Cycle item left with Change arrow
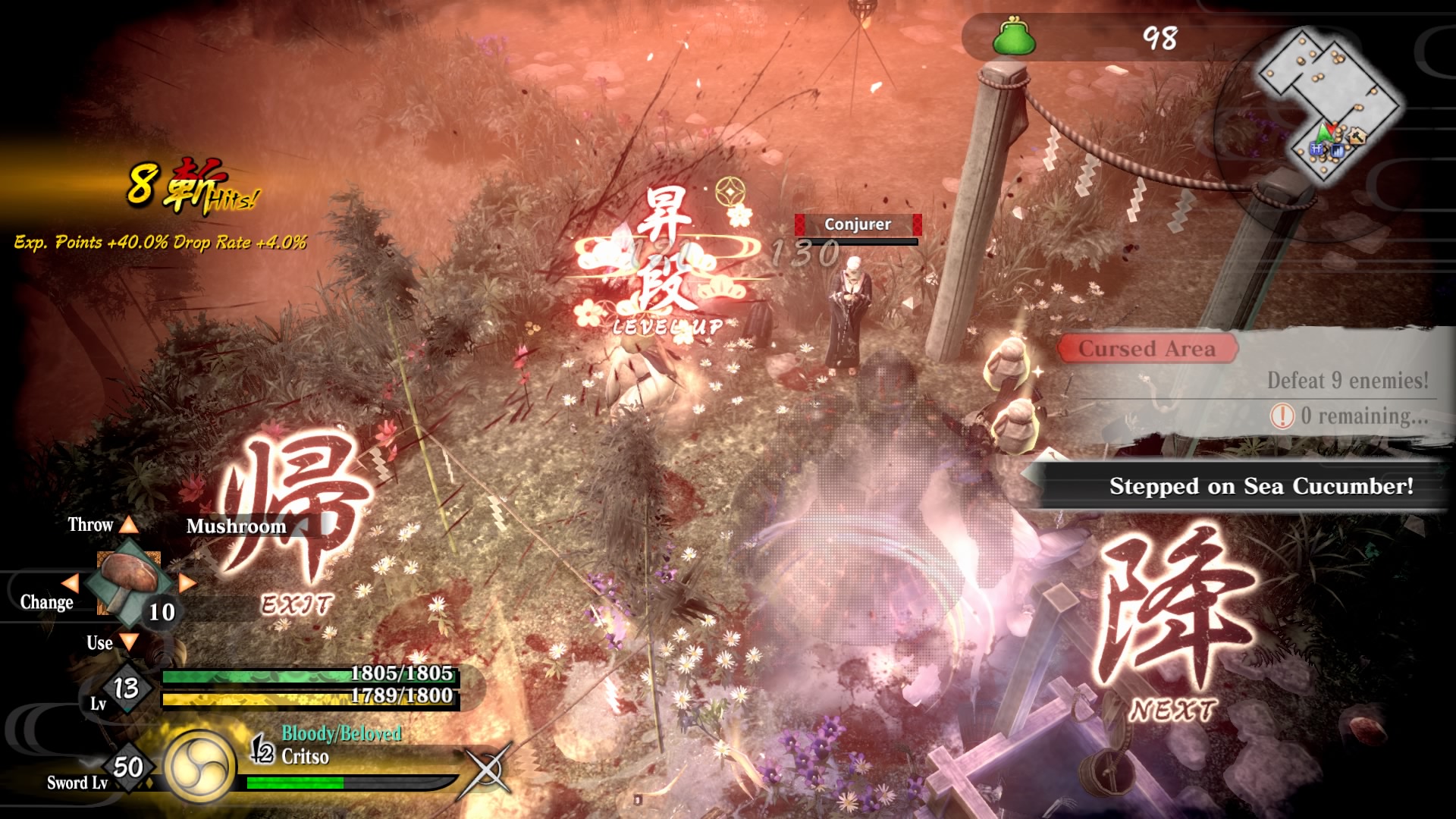 (70, 583)
